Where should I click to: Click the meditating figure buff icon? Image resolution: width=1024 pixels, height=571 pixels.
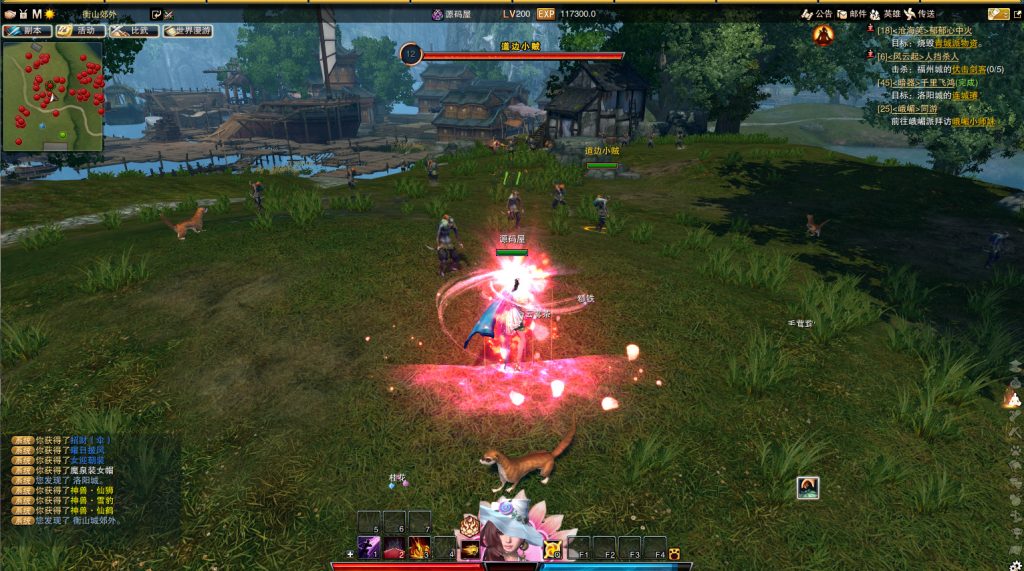(823, 36)
